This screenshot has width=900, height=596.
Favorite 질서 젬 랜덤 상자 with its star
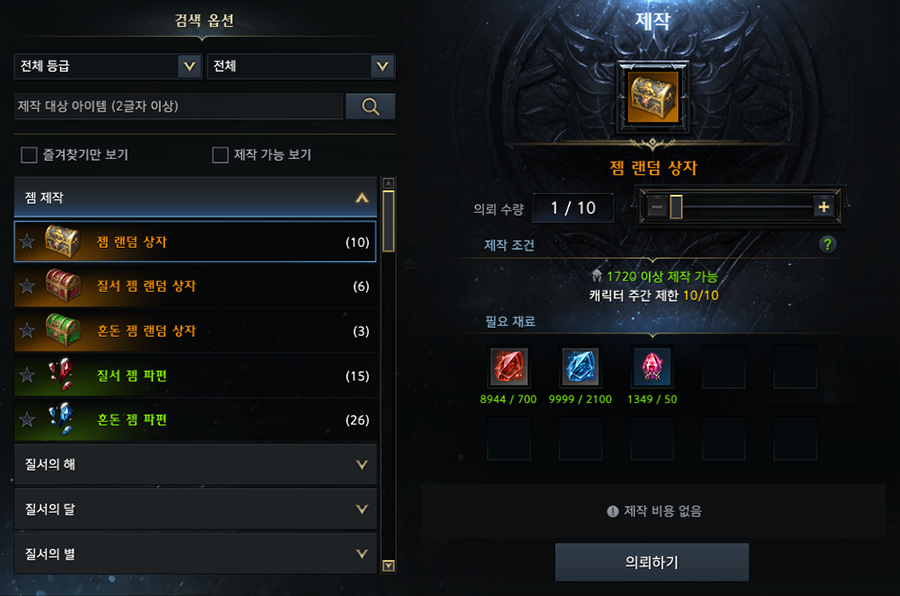(x=28, y=287)
